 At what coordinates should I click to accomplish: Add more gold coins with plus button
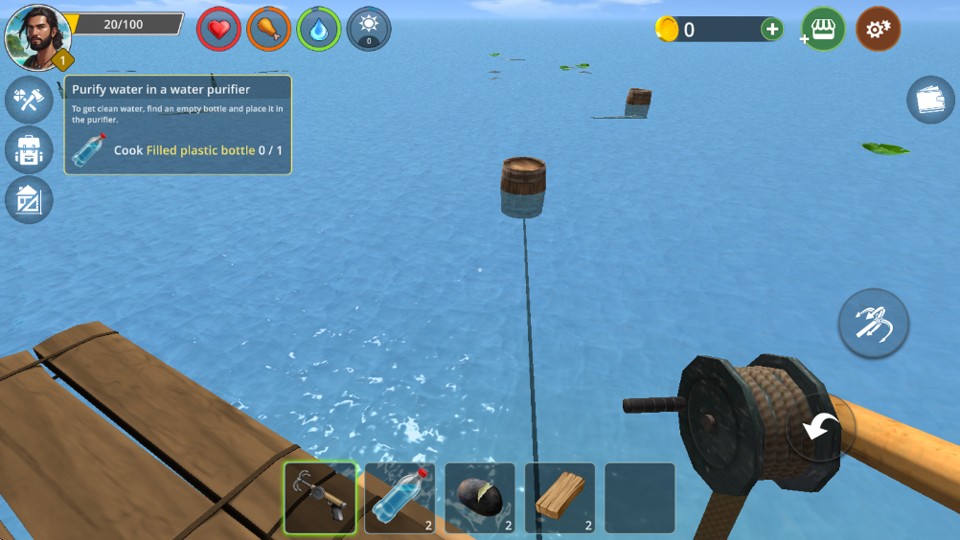(x=772, y=29)
